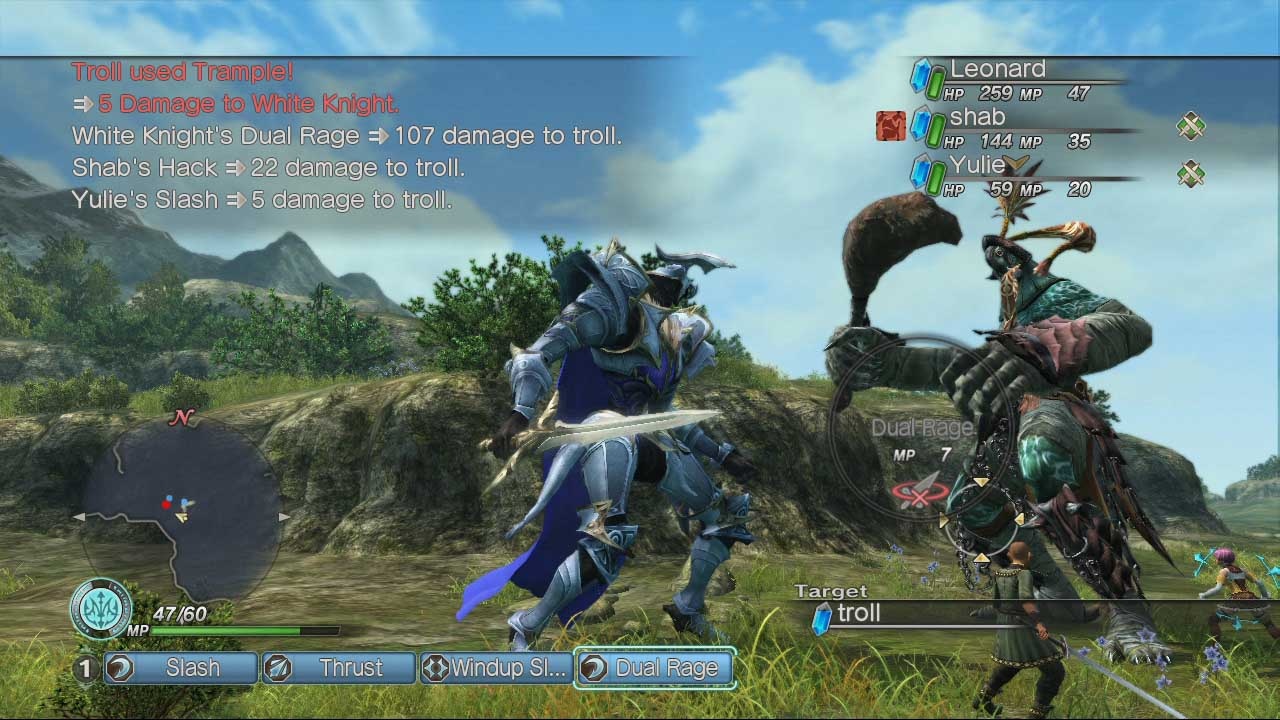Switch to the Dual Rage command slot

point(655,668)
